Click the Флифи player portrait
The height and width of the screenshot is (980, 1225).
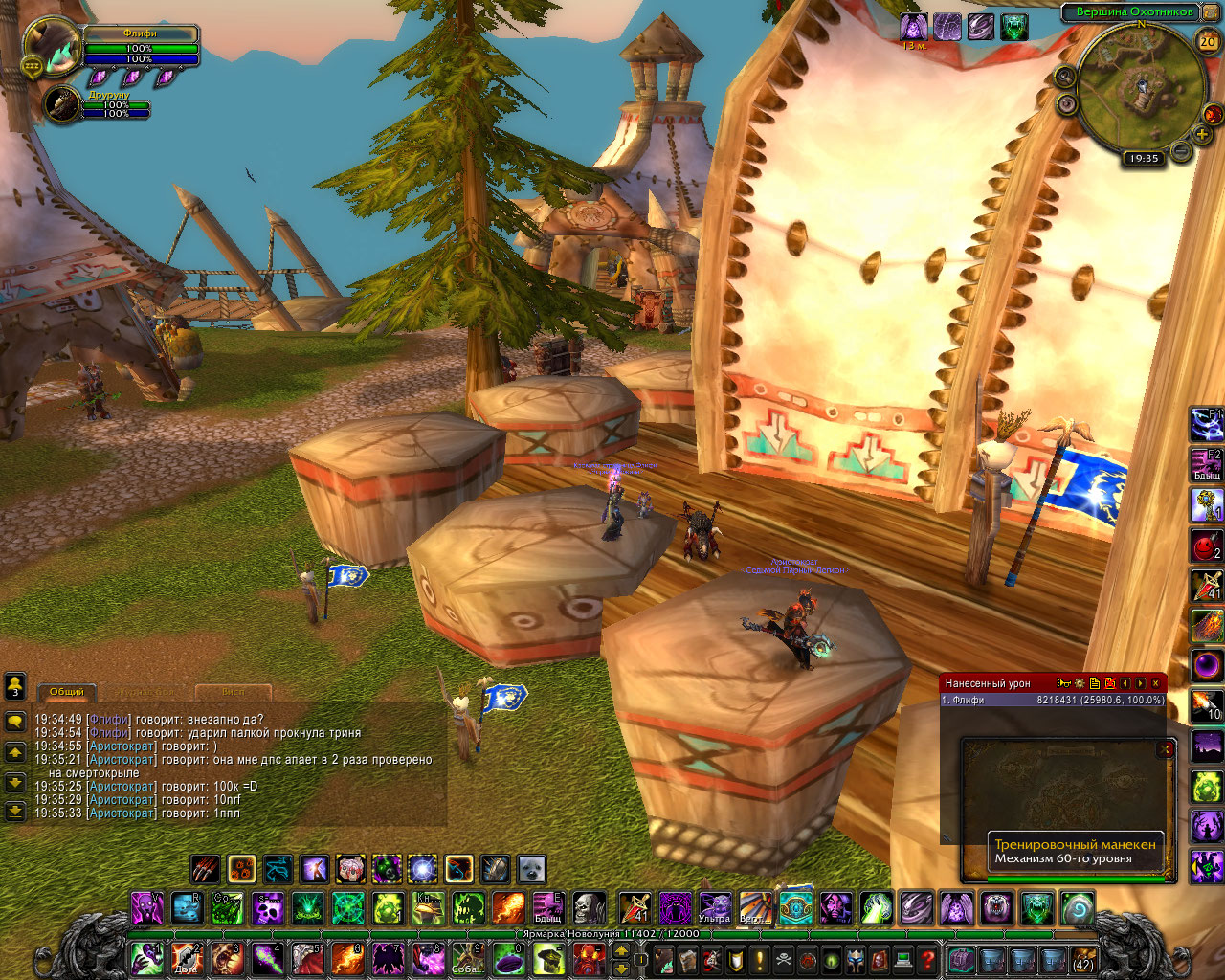50,44
